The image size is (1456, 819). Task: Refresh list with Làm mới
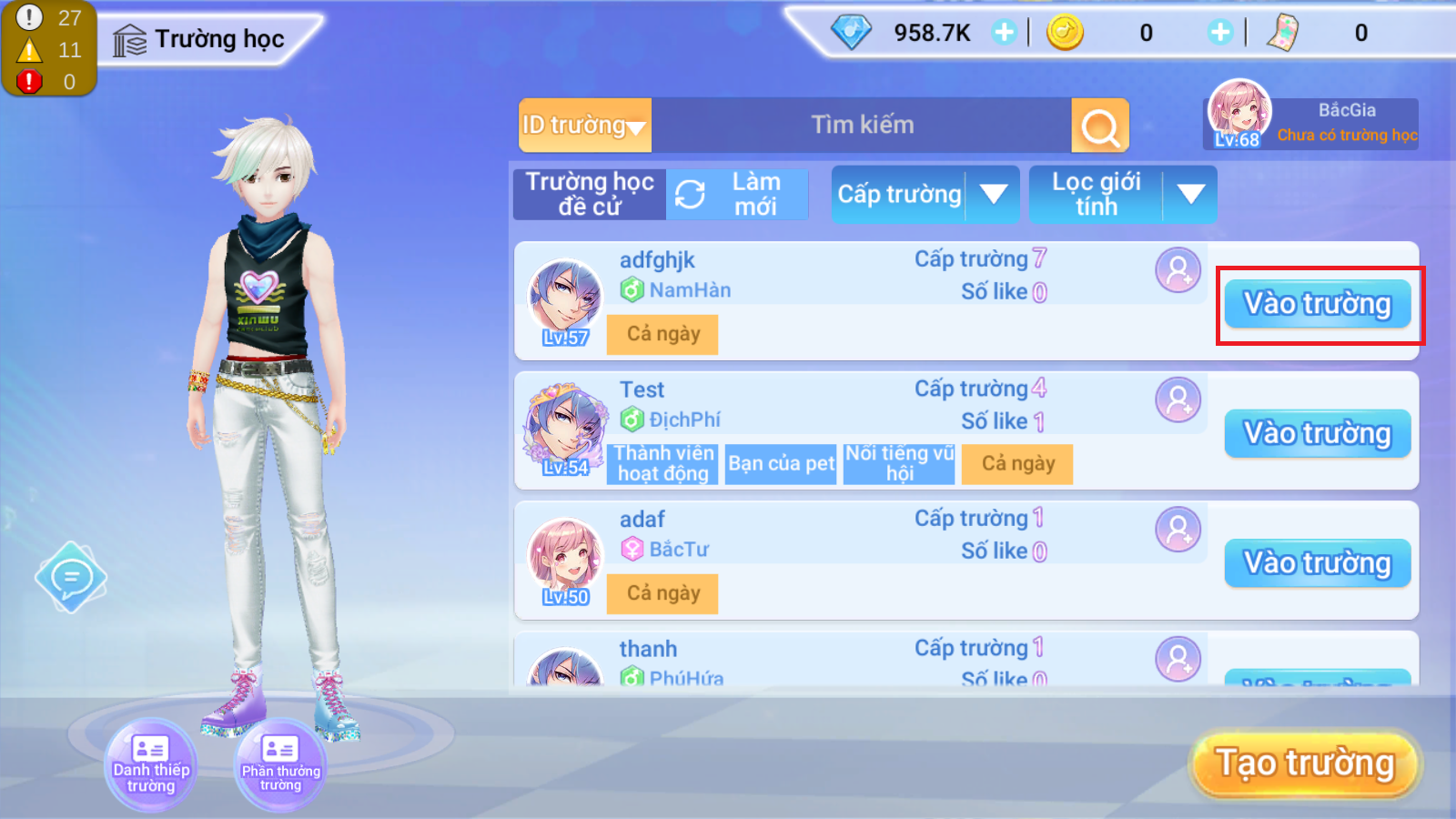point(737,194)
